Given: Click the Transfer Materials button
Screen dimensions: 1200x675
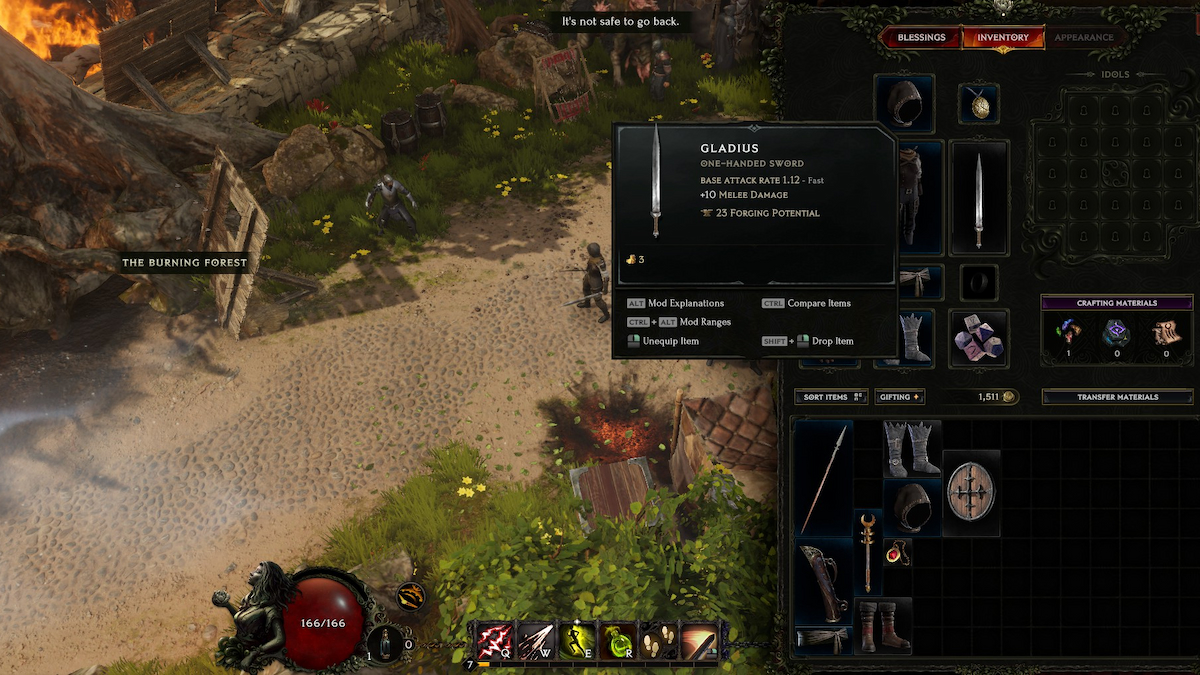Looking at the screenshot, I should click(x=1117, y=397).
